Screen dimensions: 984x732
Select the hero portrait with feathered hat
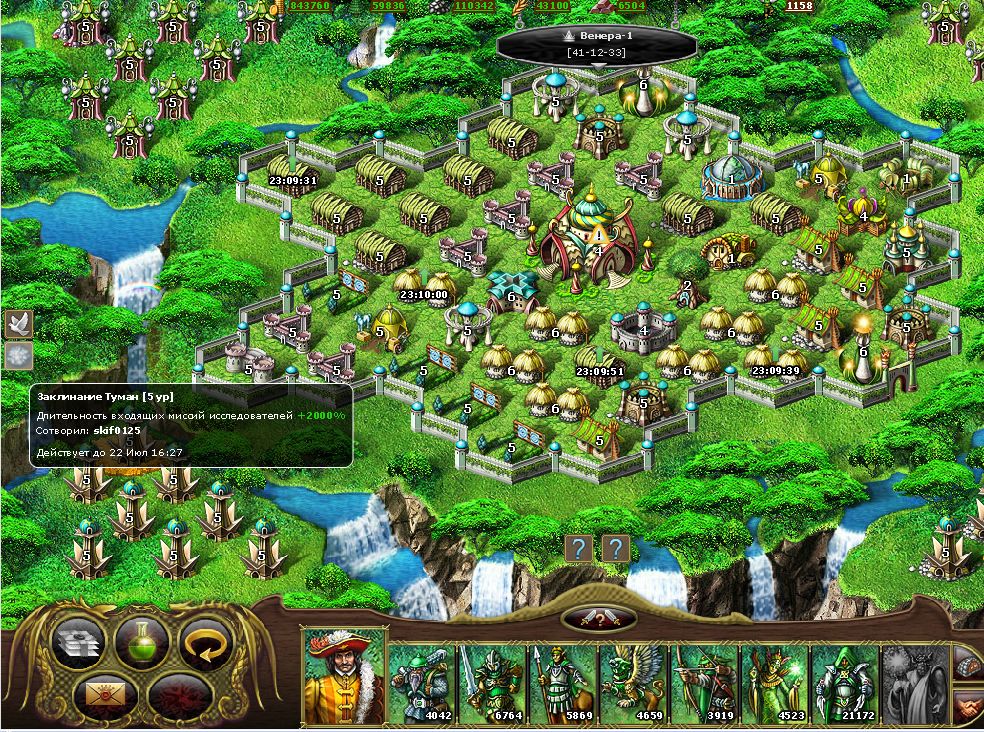[x=343, y=677]
